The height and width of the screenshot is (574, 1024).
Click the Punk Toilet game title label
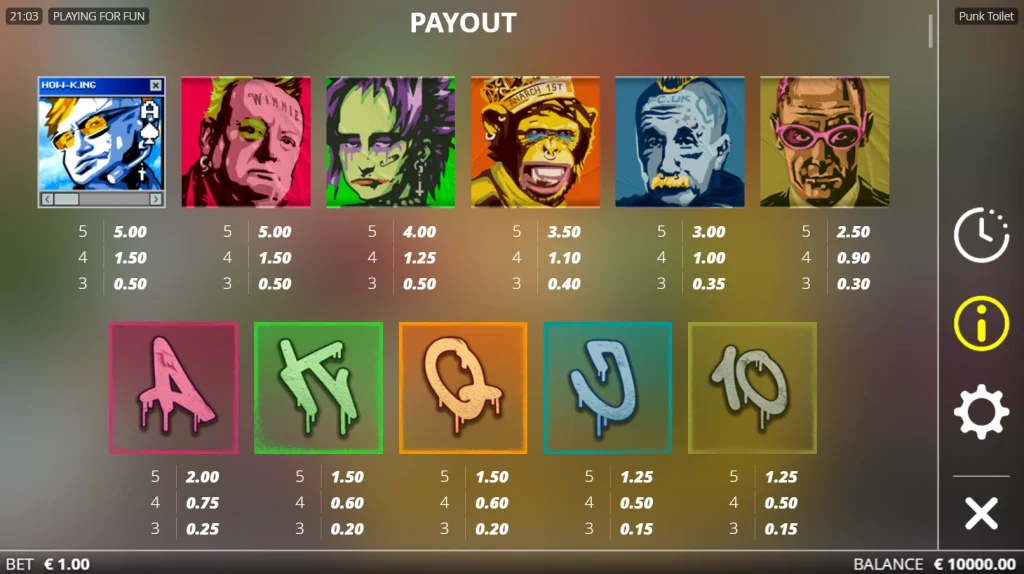pos(986,17)
